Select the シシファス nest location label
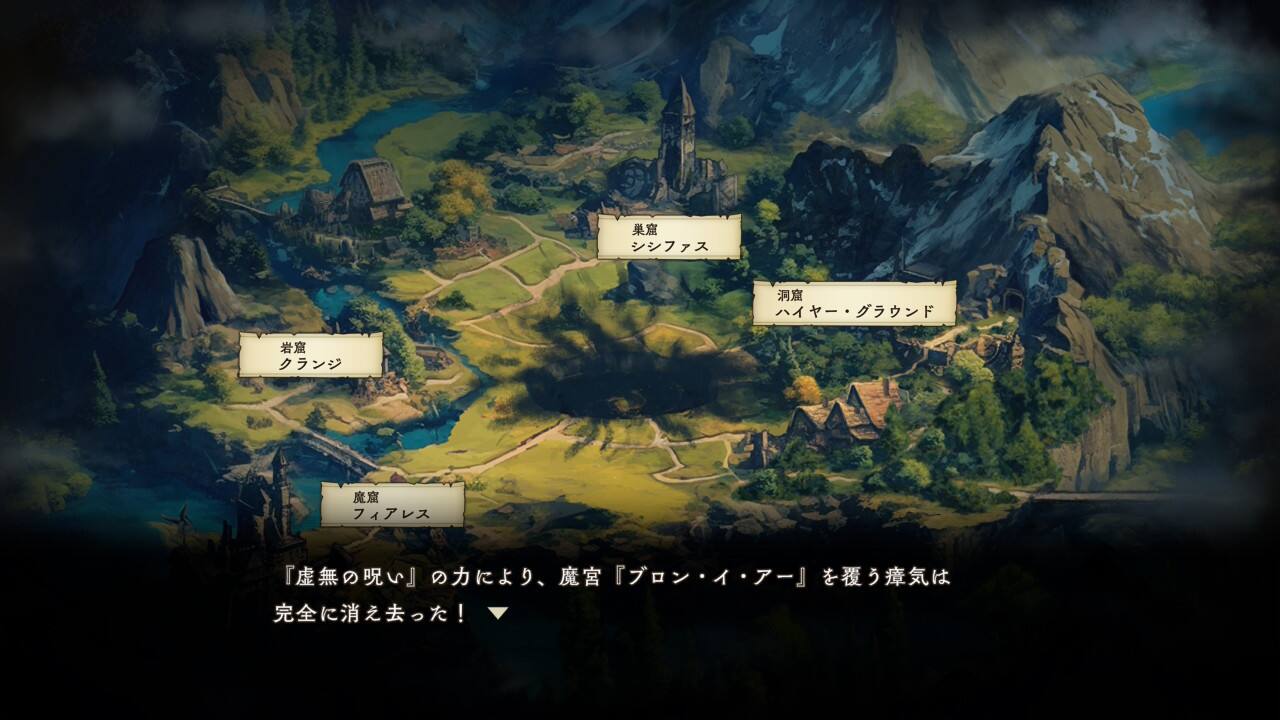Screen dimensions: 1280x720 tap(669, 237)
